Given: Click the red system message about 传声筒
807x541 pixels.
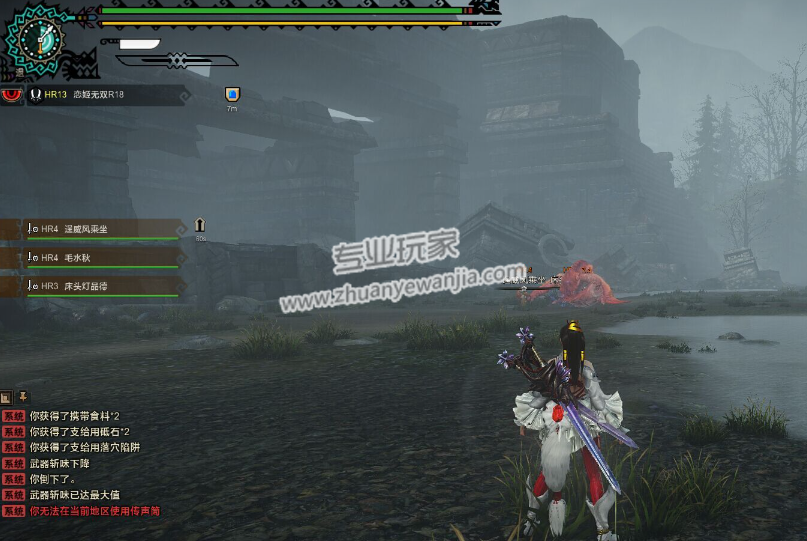Looking at the screenshot, I should pyautogui.click(x=94, y=511).
